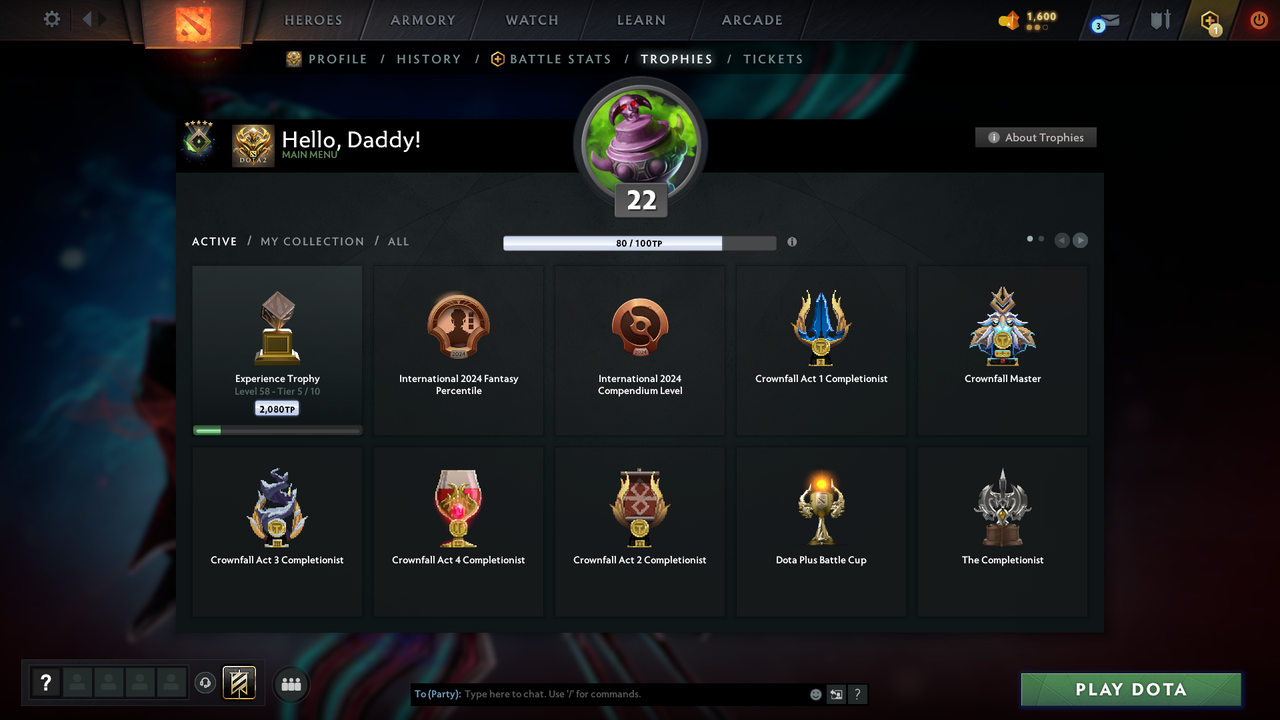Screen dimensions: 1280x720
Task: Click the red power icon to exit
Action: click(1258, 19)
